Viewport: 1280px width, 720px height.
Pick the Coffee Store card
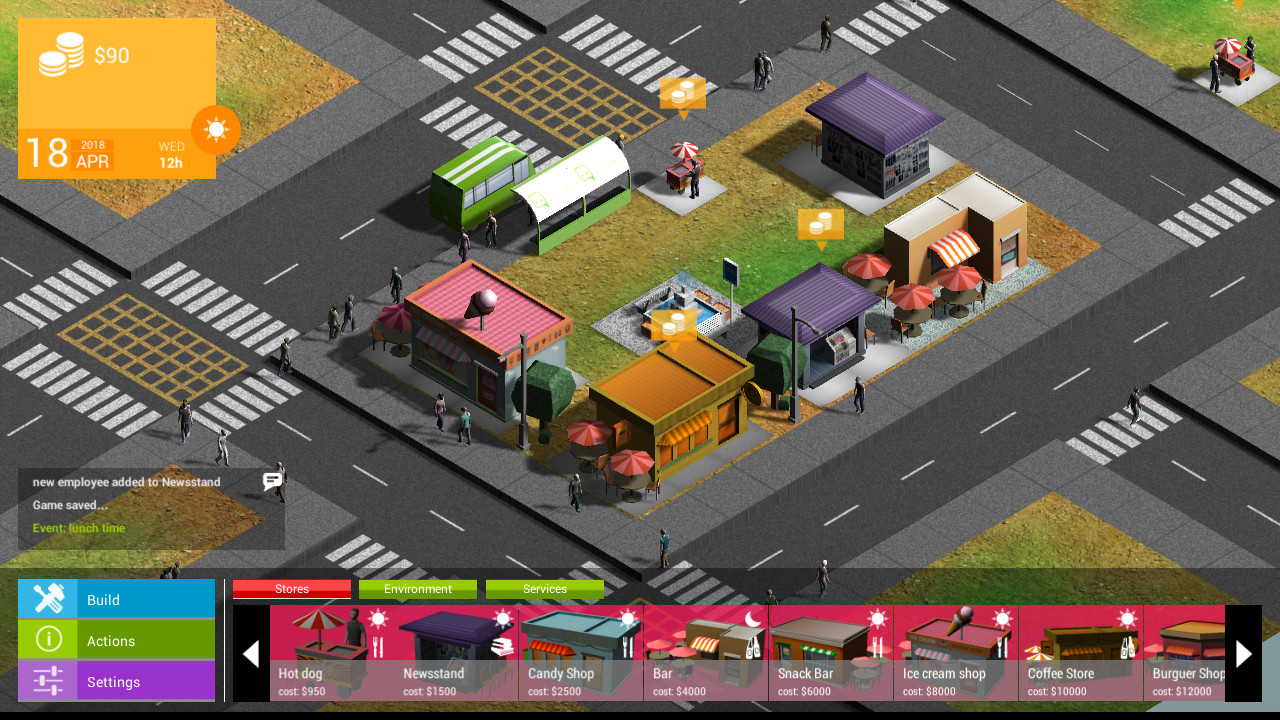(x=1081, y=652)
